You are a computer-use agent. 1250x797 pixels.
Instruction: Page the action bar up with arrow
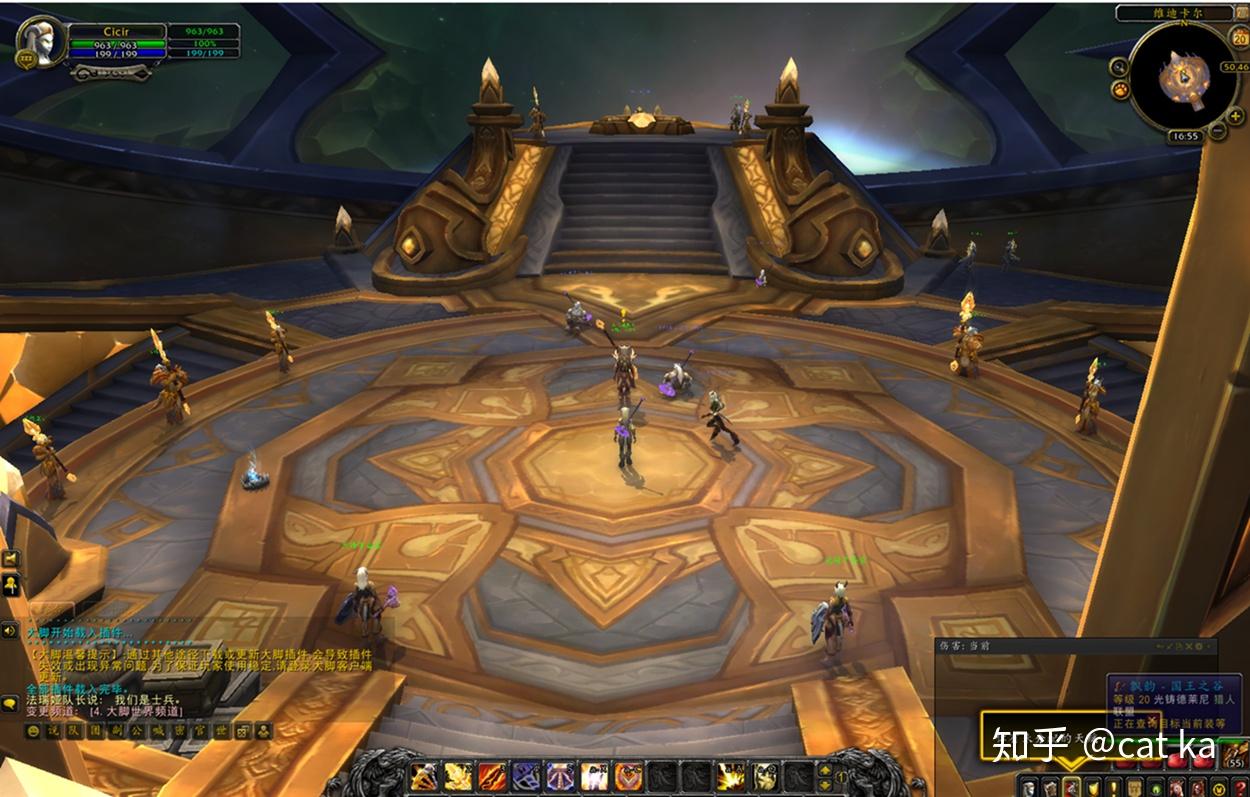pos(825,768)
